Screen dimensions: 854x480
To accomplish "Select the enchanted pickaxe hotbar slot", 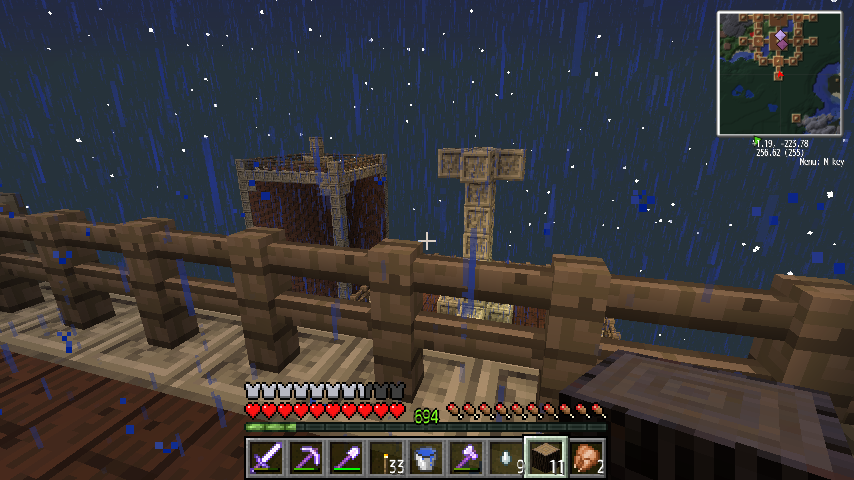I will (x=306, y=458).
